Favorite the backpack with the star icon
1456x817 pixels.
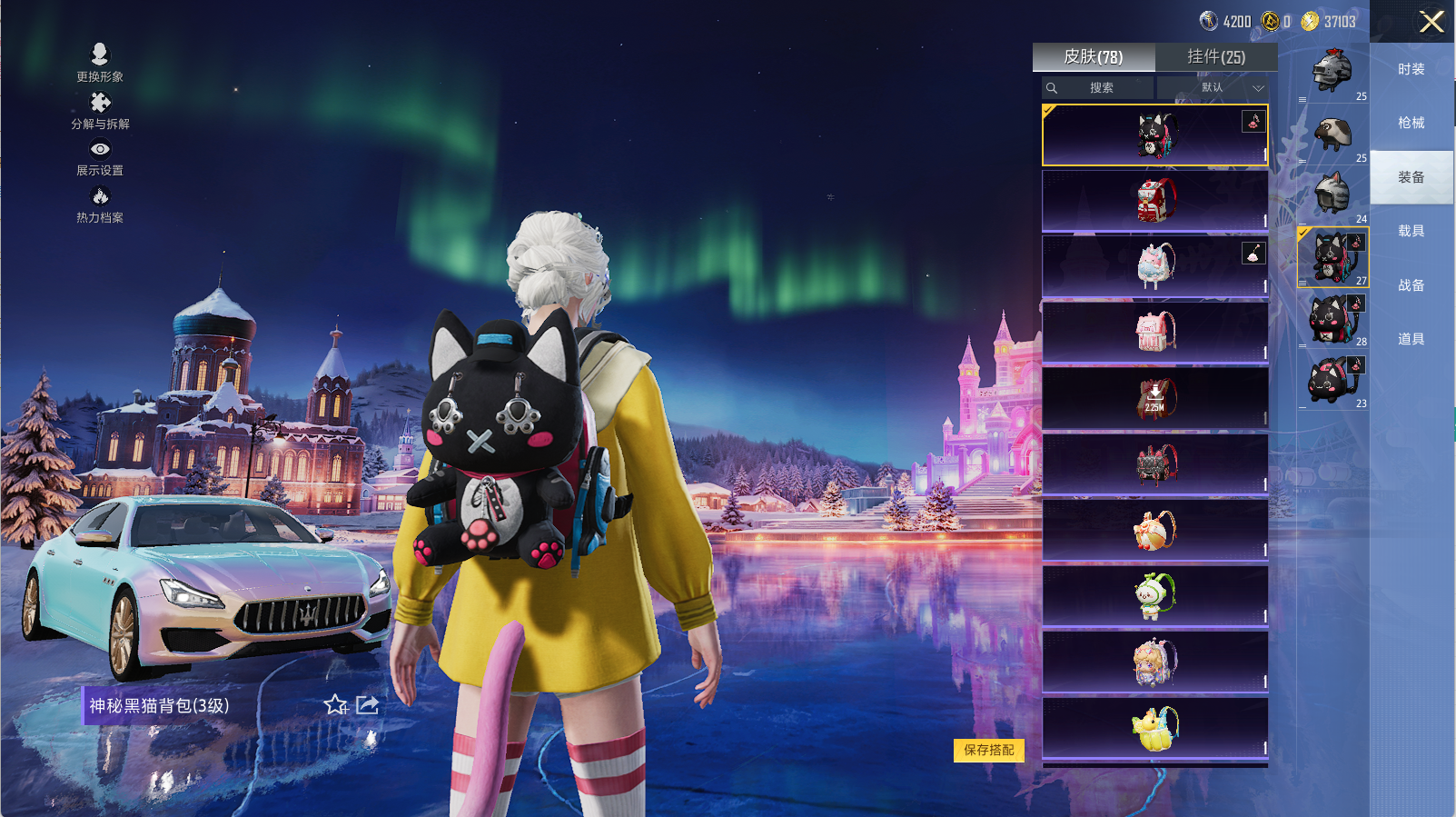pyautogui.click(x=335, y=705)
